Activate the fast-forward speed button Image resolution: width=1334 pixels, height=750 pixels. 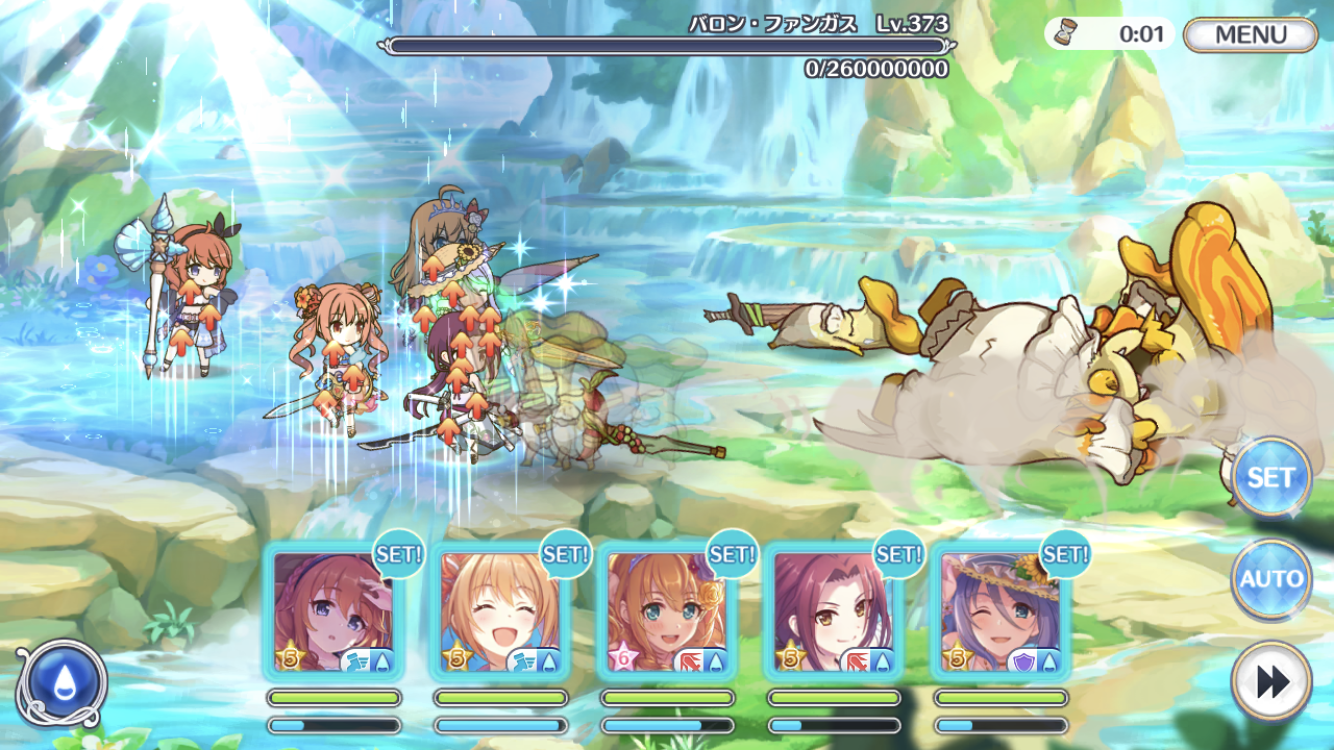pyautogui.click(x=1270, y=682)
